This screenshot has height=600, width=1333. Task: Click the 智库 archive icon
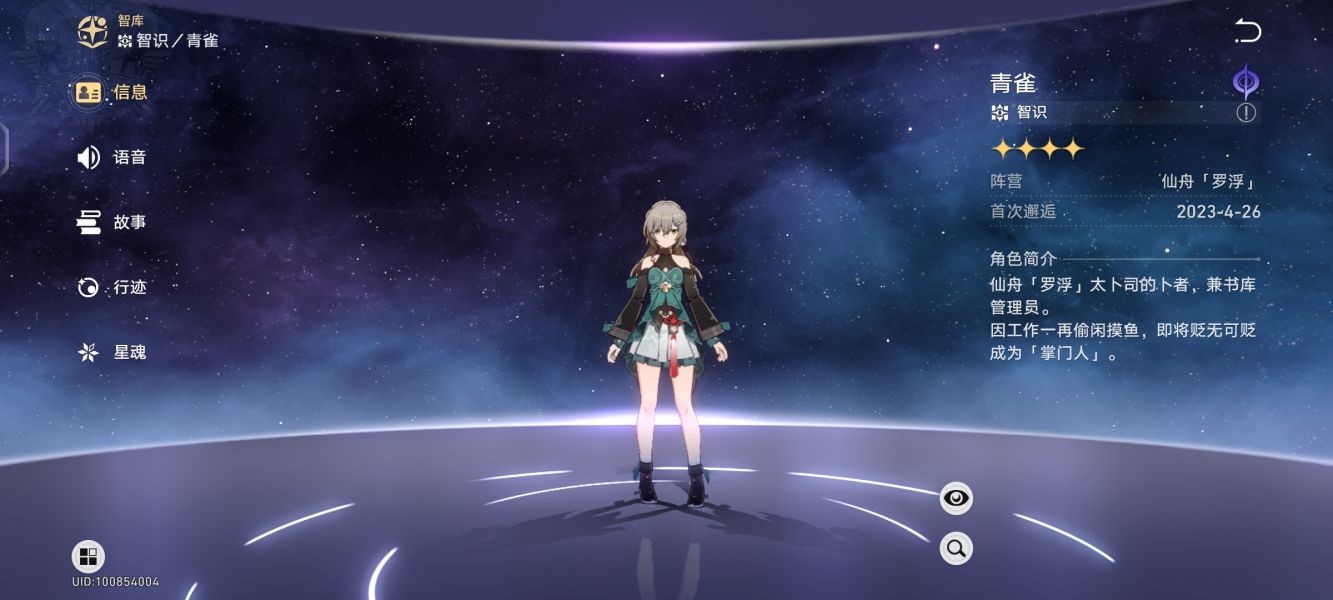coord(93,31)
